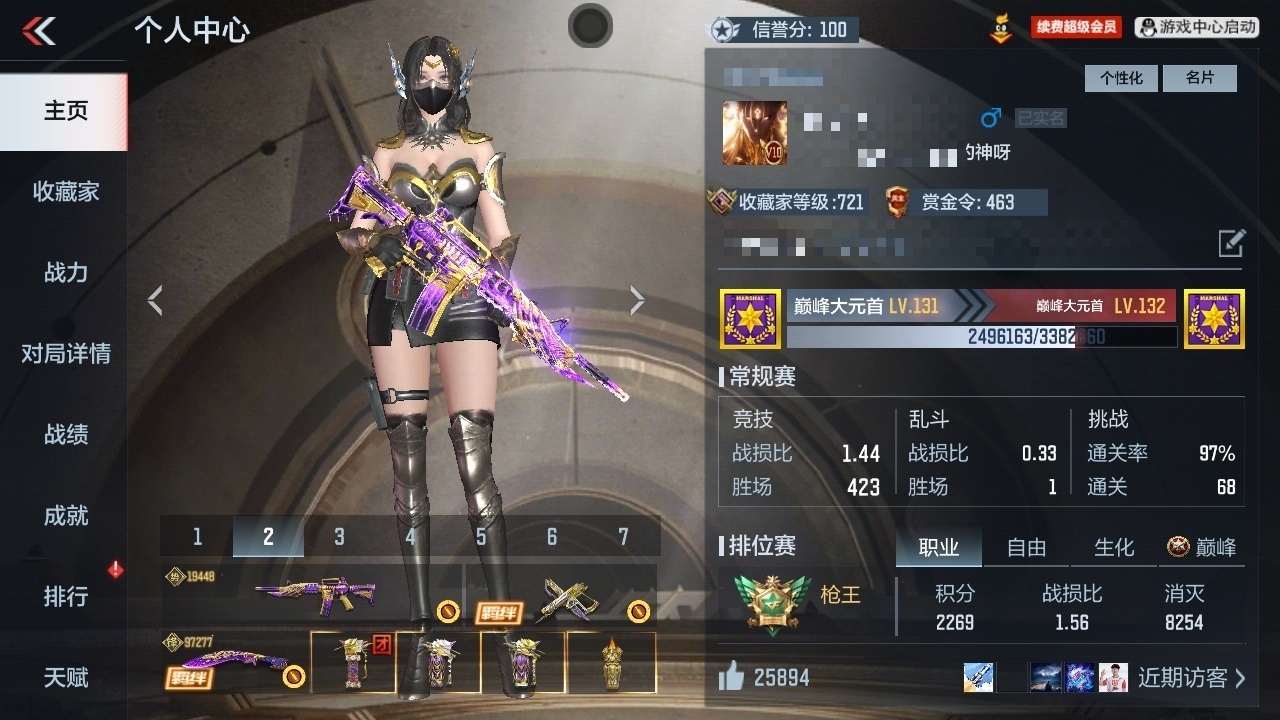View the 战绩 record page
The height and width of the screenshot is (720, 1280).
(65, 434)
